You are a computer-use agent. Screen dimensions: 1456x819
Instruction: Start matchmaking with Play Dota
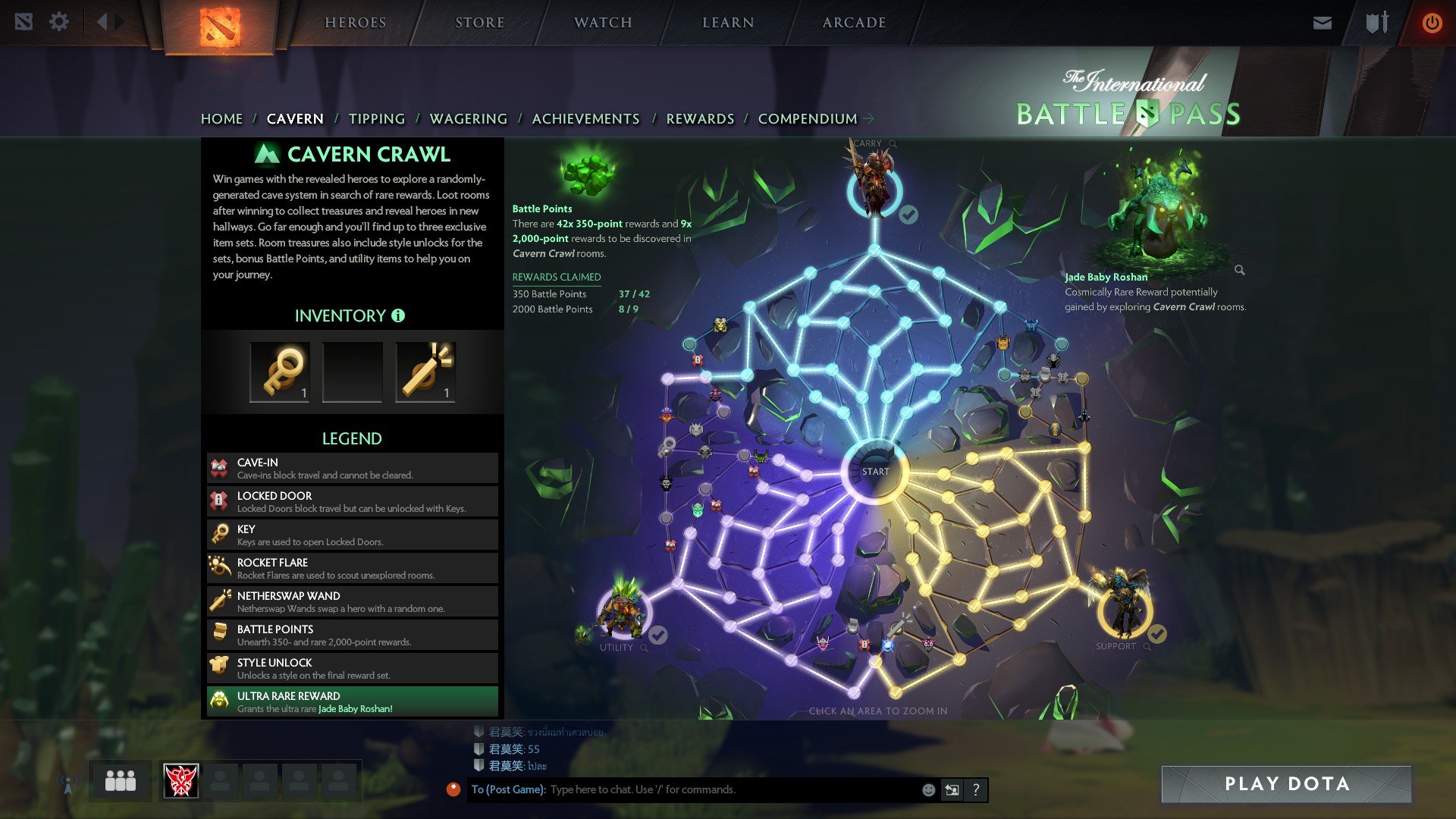point(1286,784)
